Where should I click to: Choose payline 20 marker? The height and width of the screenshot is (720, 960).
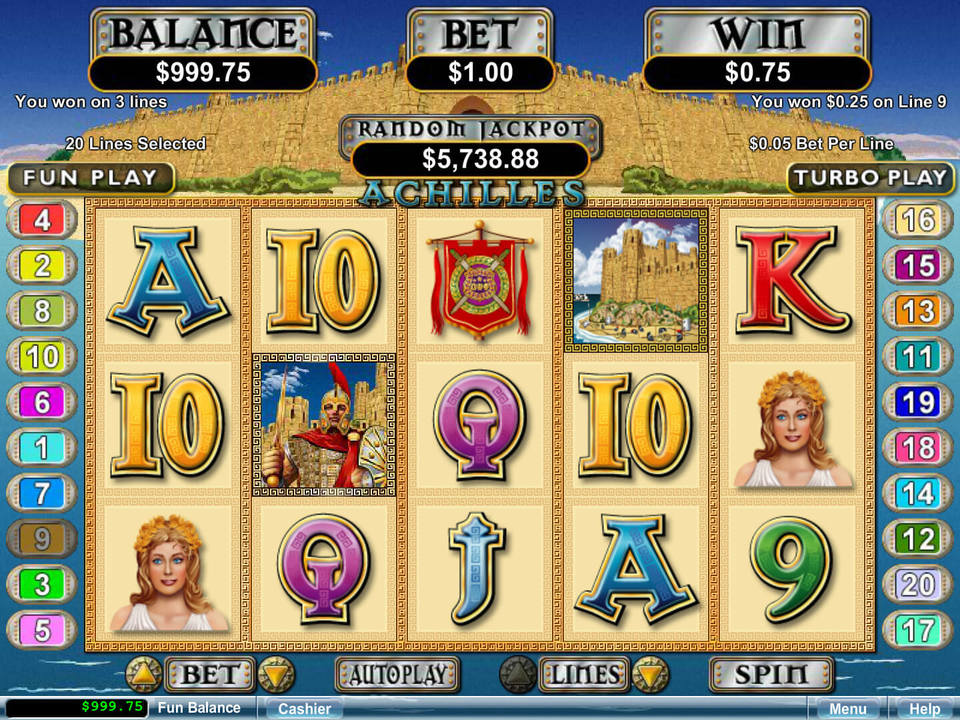[918, 584]
